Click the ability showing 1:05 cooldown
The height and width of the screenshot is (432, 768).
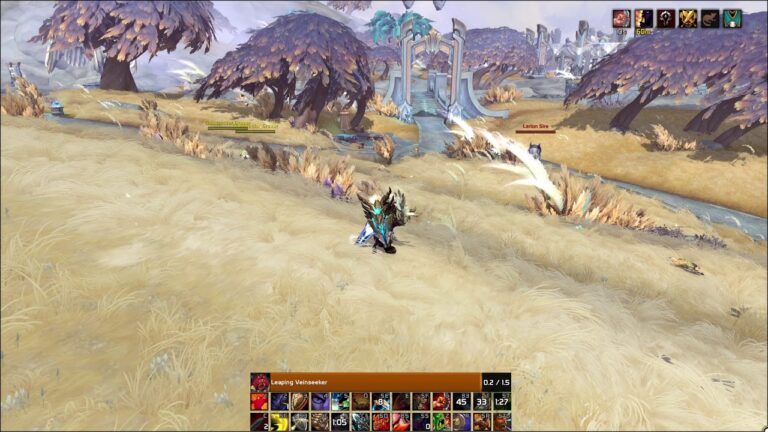click(x=340, y=421)
